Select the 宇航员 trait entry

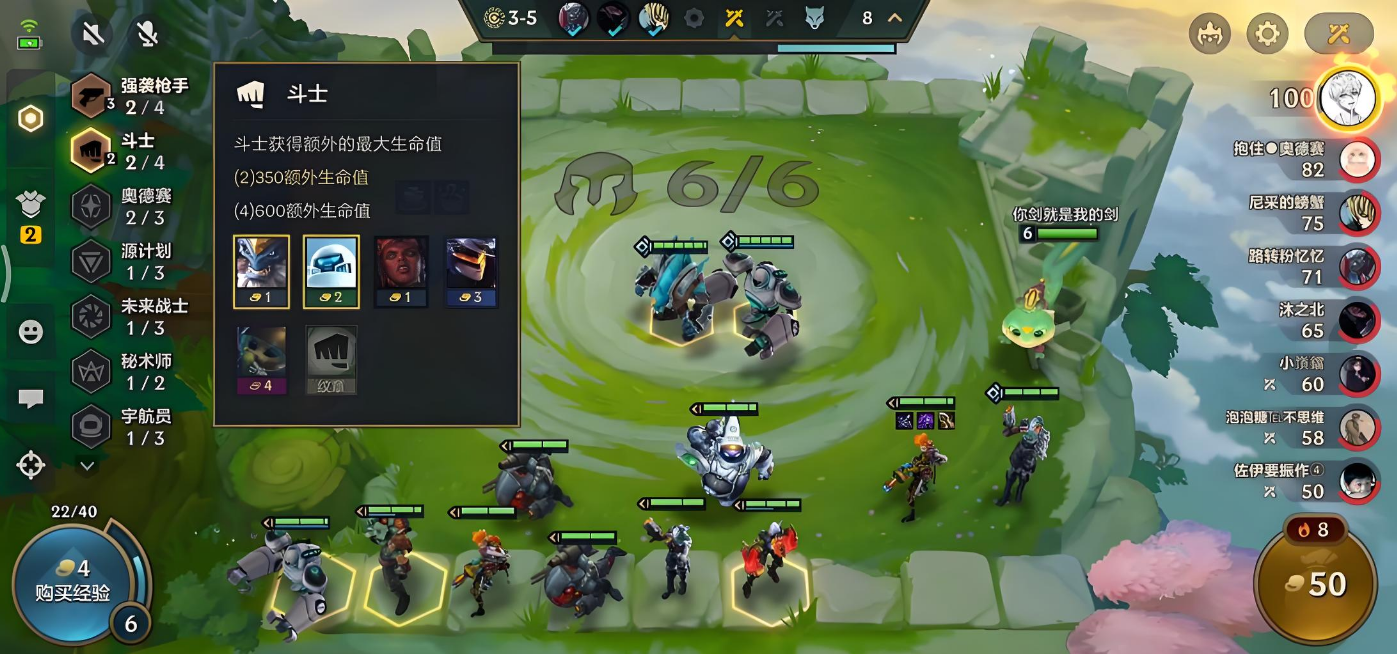click(130, 426)
